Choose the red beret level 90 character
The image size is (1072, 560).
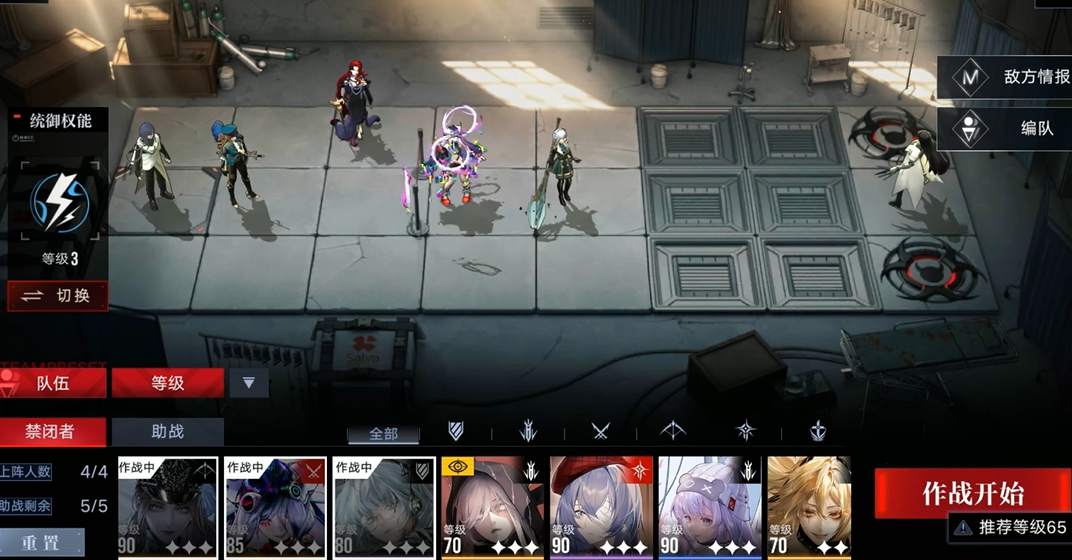[x=600, y=507]
